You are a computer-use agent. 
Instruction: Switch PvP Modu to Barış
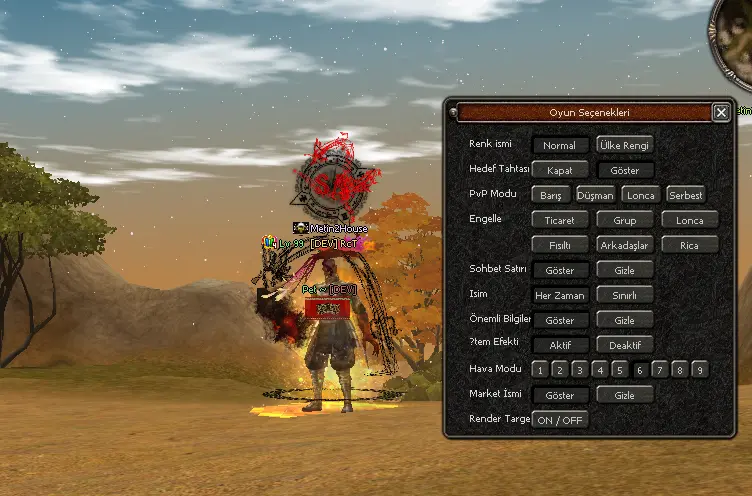[551, 195]
